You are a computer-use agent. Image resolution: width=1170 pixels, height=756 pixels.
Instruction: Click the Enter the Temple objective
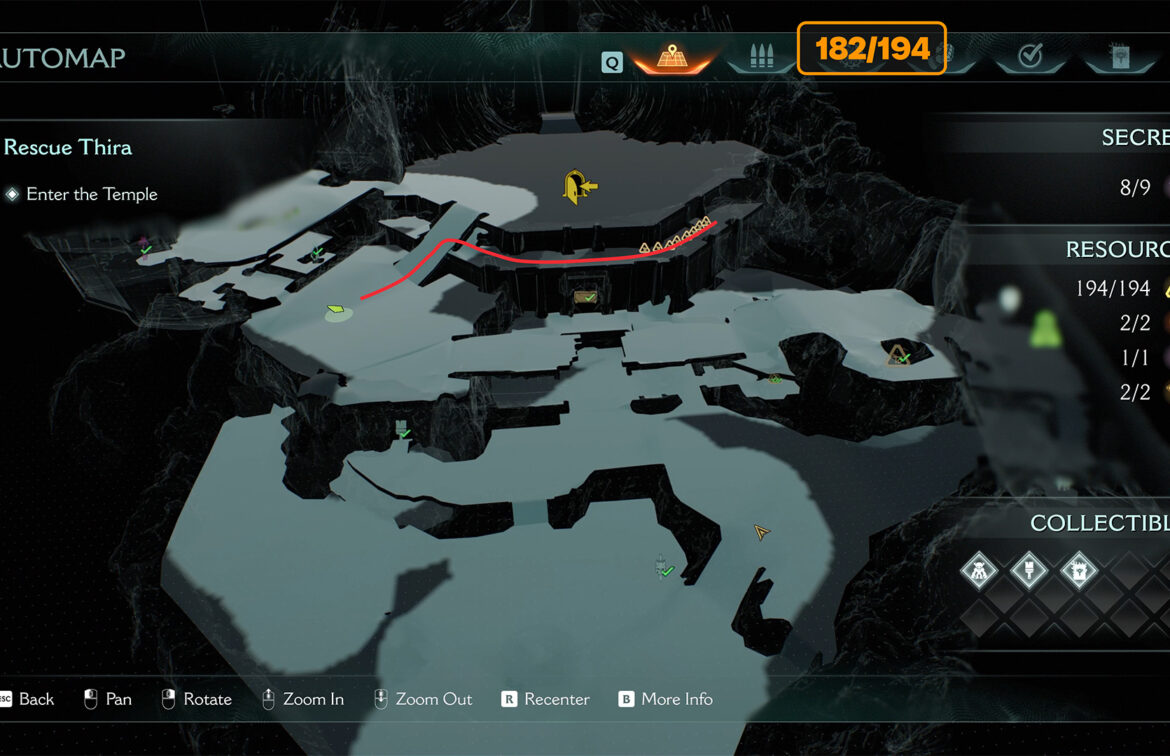[x=91, y=194]
